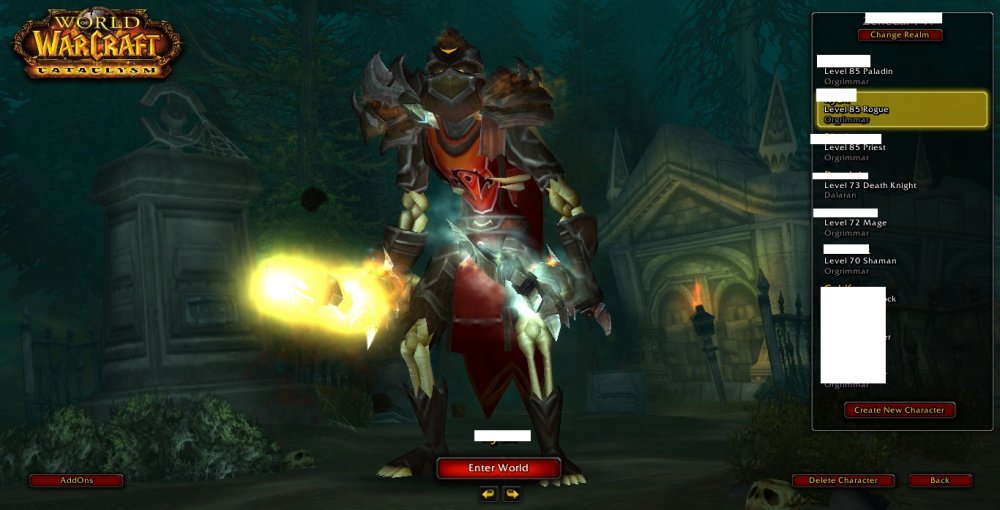Go back to the login screen

coord(940,481)
